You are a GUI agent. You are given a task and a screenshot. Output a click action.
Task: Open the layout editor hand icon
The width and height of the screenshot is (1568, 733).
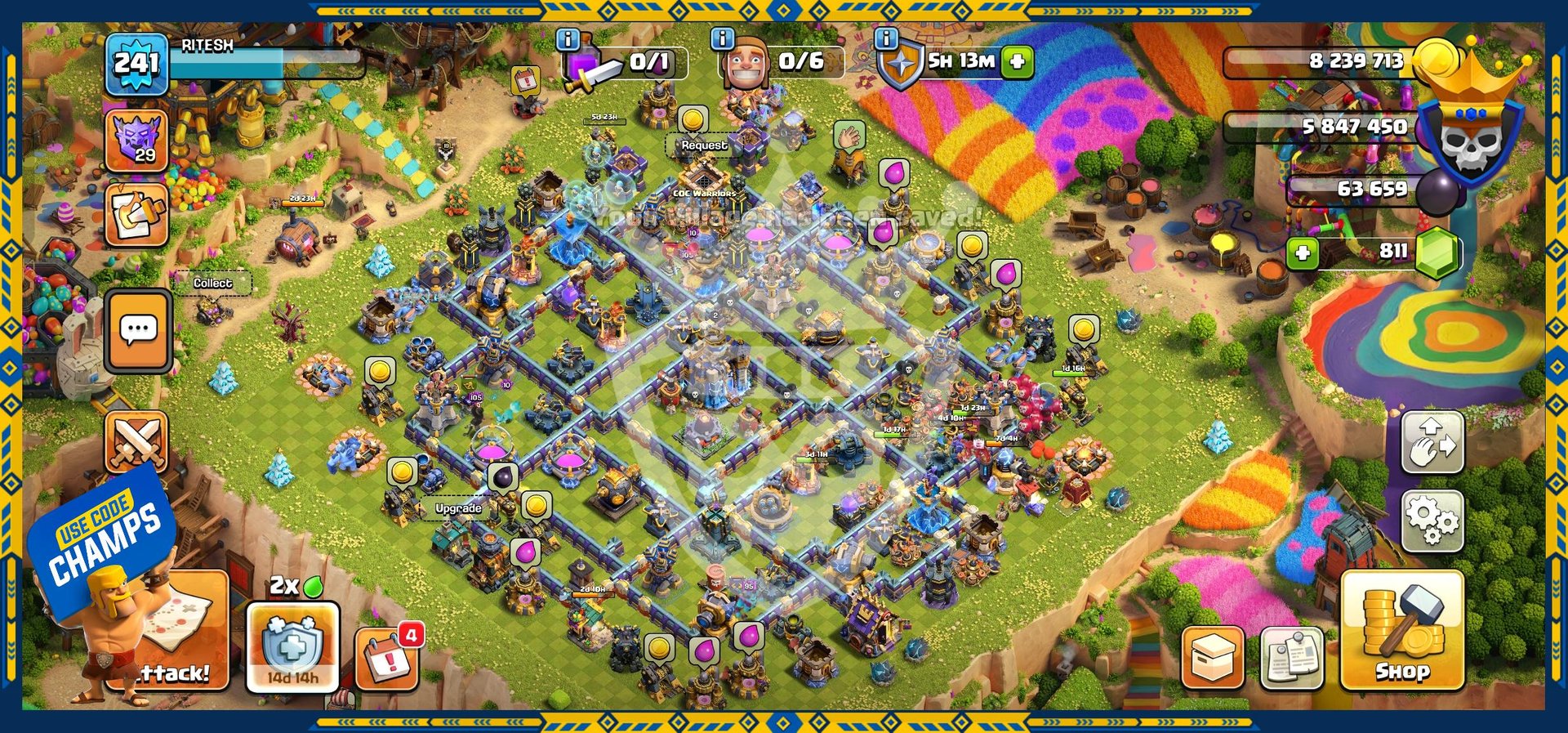click(x=1432, y=442)
